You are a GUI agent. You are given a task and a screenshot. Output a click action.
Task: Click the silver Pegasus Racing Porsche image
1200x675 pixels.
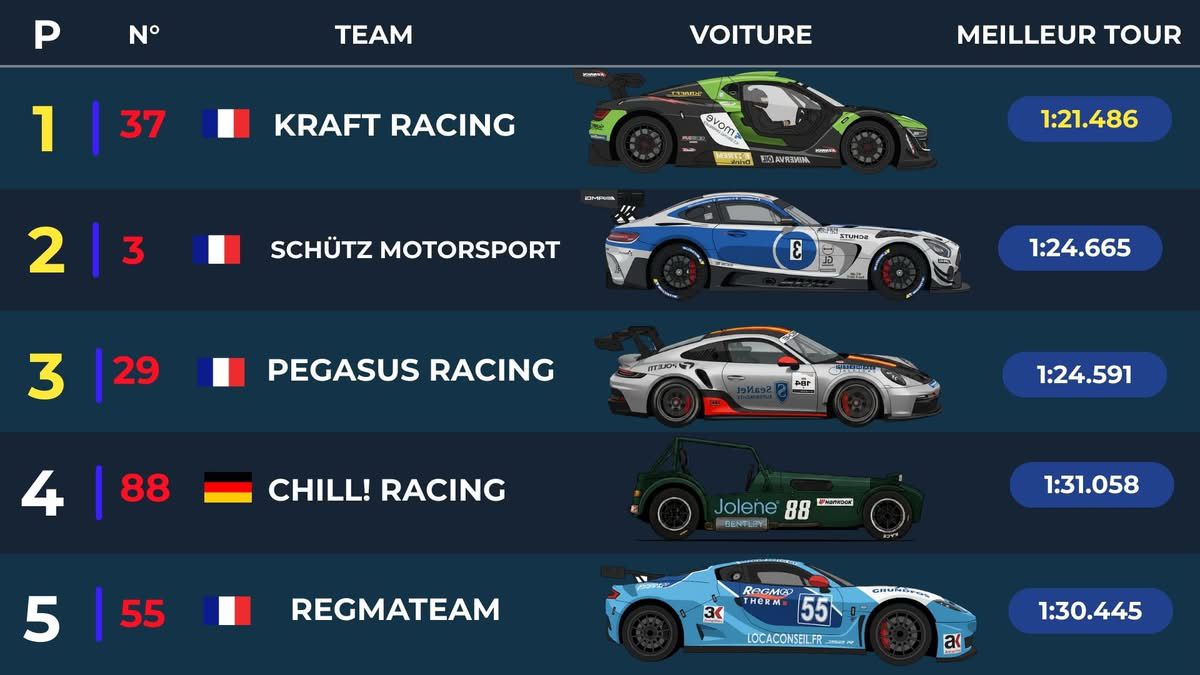(768, 374)
